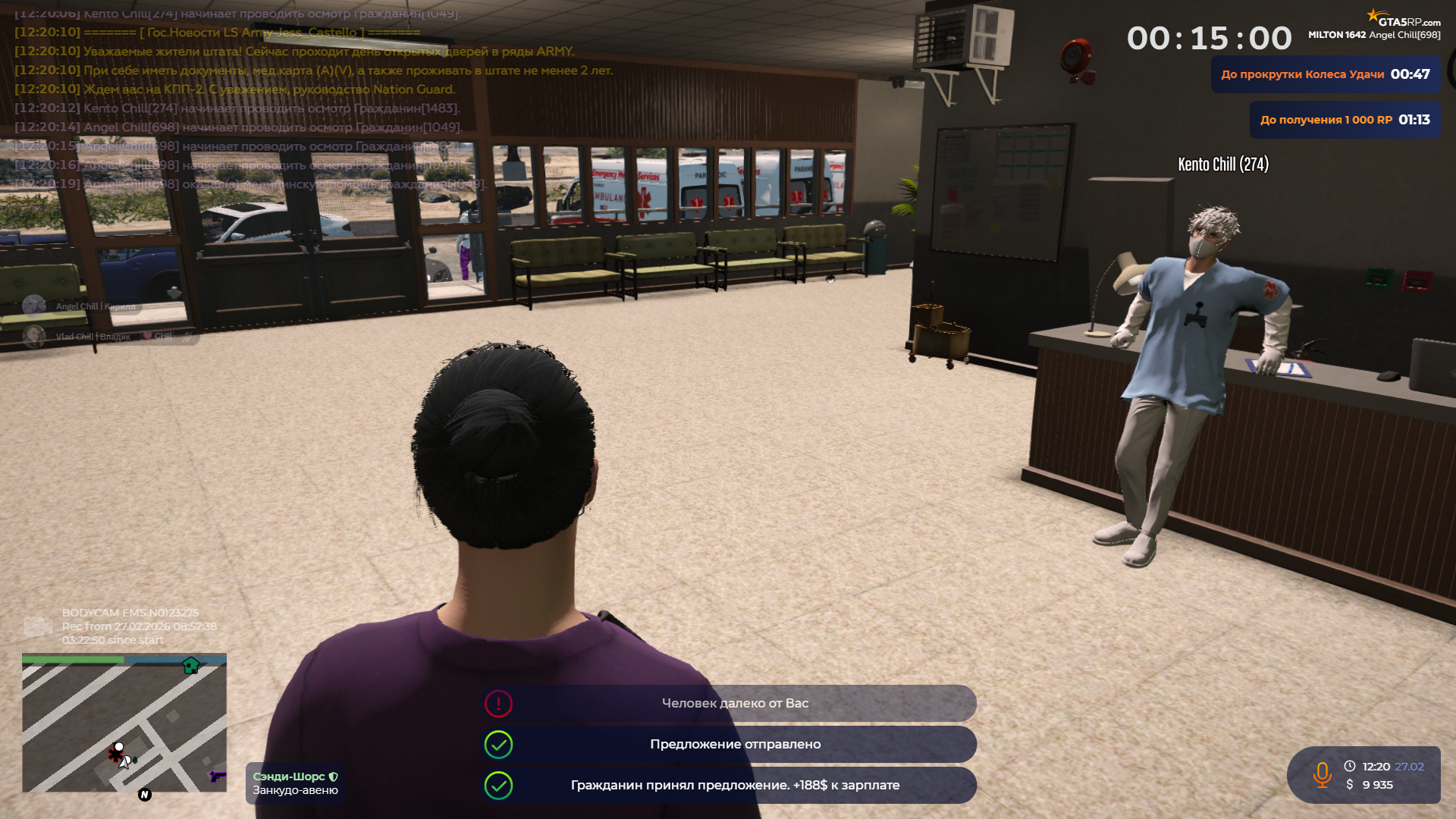Click the 1 000 RP reward panel
Viewport: 1456px width, 819px height.
1345,120
